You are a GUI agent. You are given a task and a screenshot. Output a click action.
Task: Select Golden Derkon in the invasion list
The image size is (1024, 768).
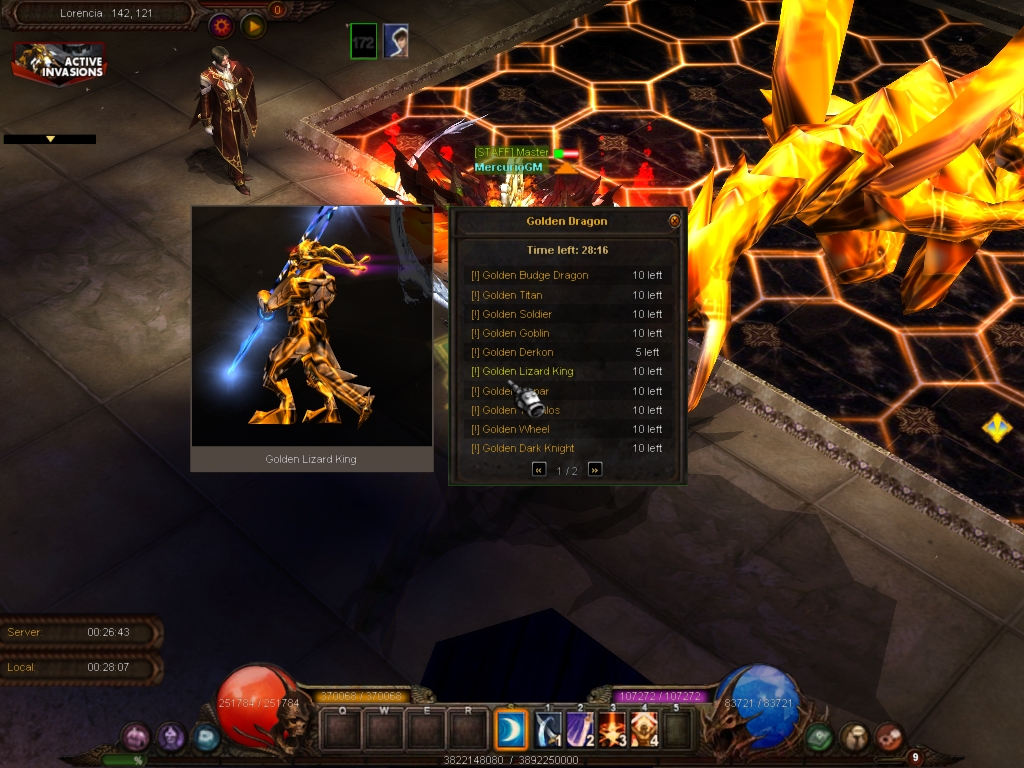click(517, 352)
